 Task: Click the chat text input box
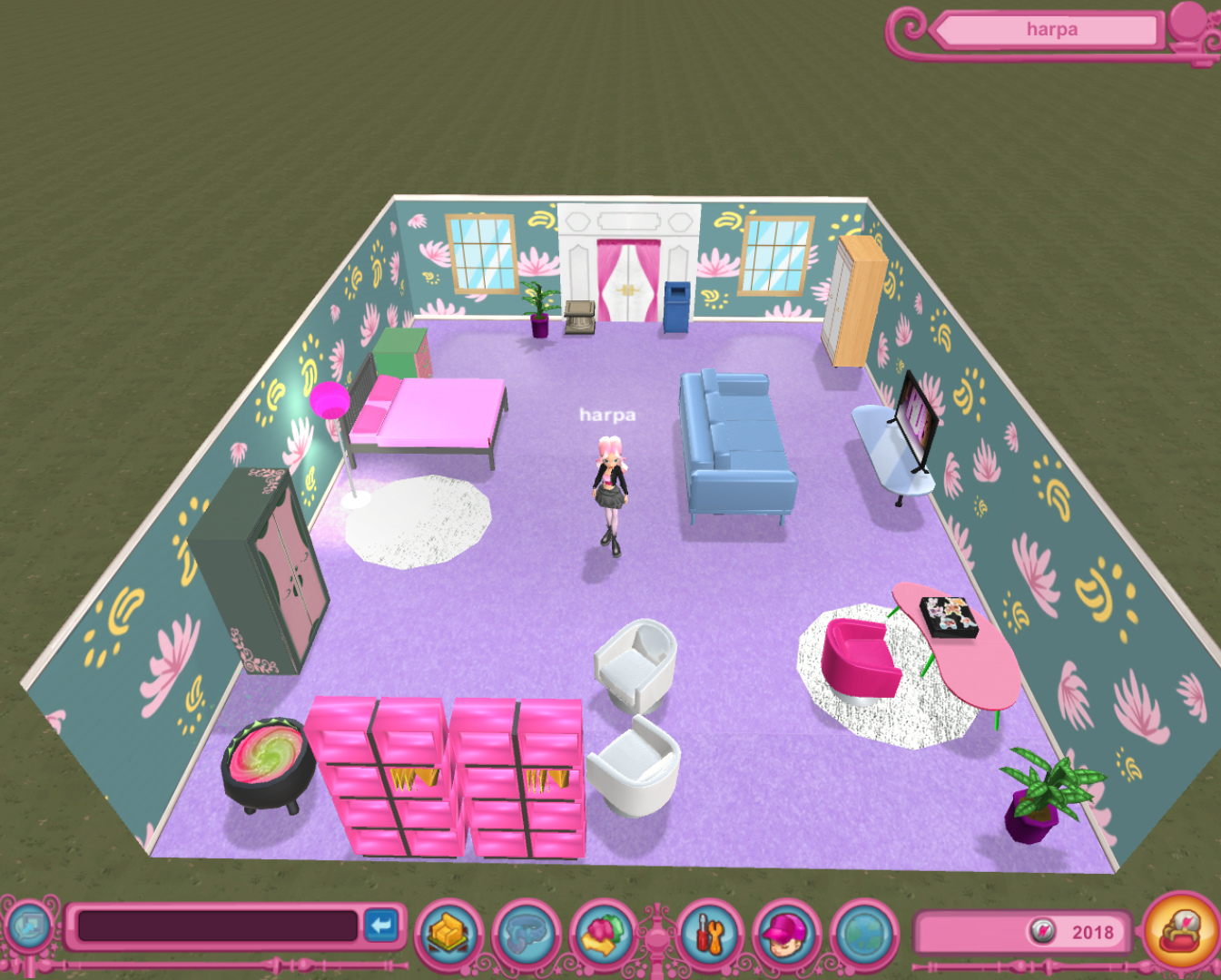218,926
